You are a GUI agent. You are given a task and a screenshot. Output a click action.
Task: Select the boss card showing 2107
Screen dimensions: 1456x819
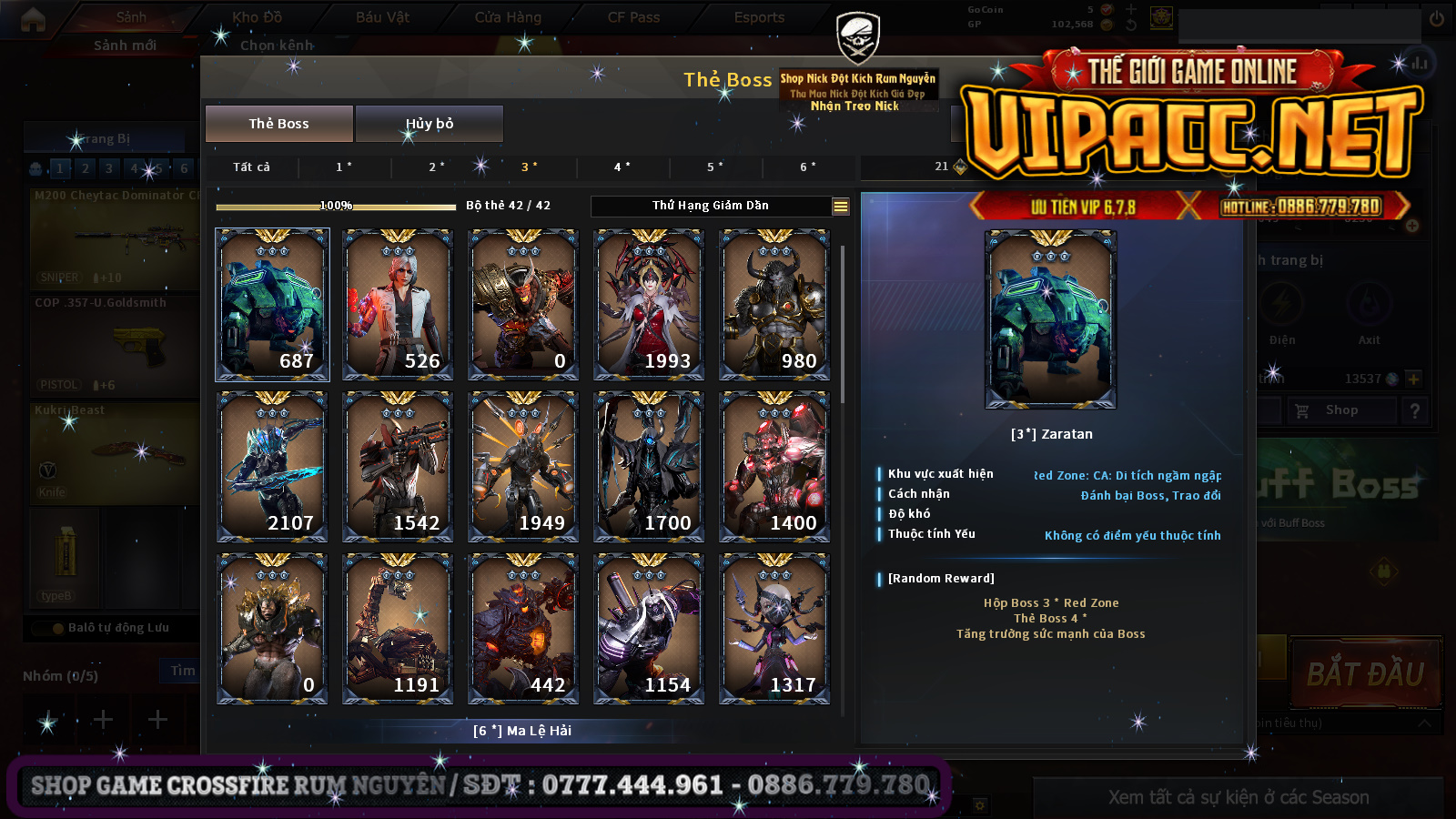[272, 466]
